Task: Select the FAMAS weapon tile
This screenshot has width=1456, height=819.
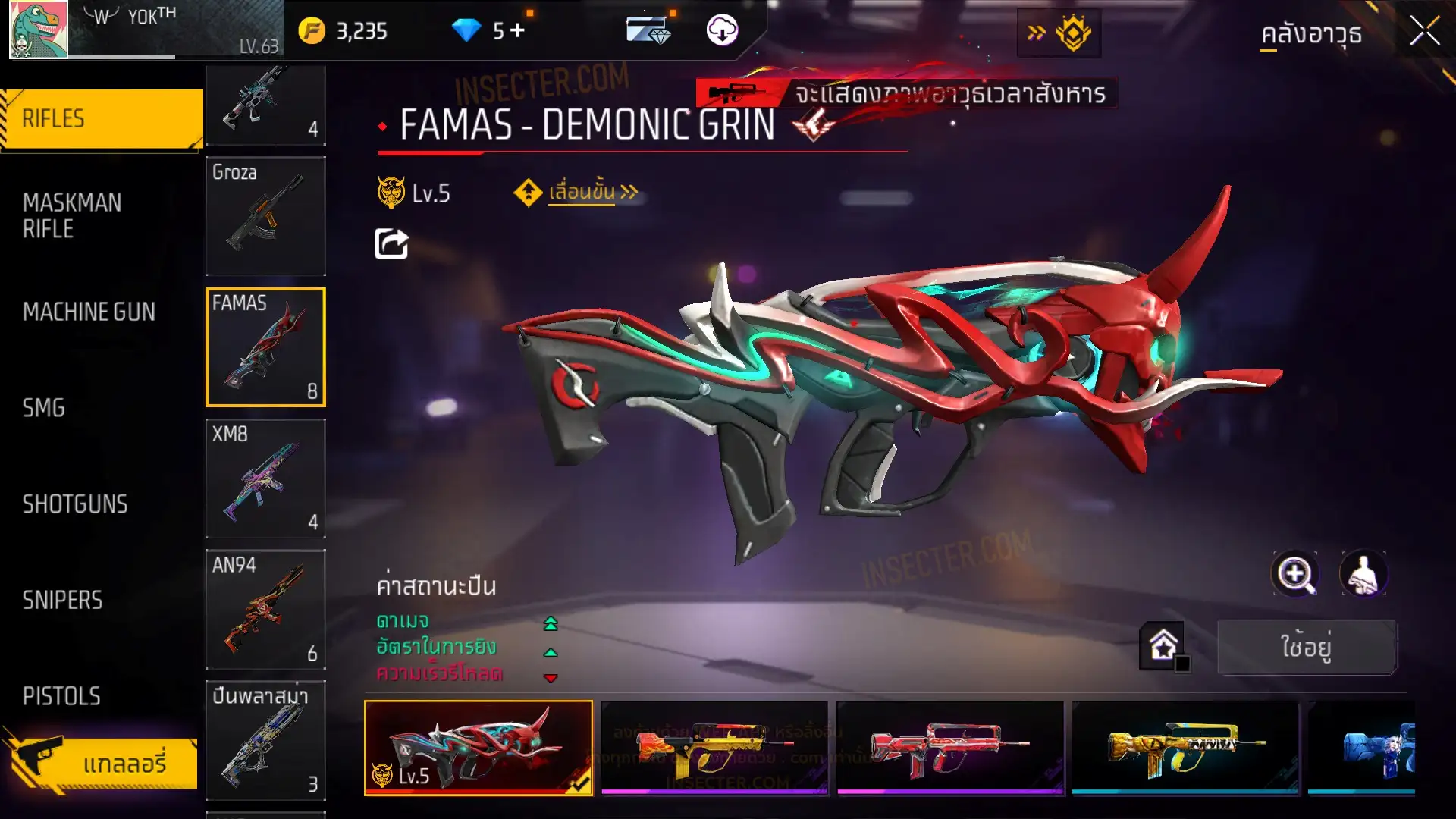Action: point(265,347)
